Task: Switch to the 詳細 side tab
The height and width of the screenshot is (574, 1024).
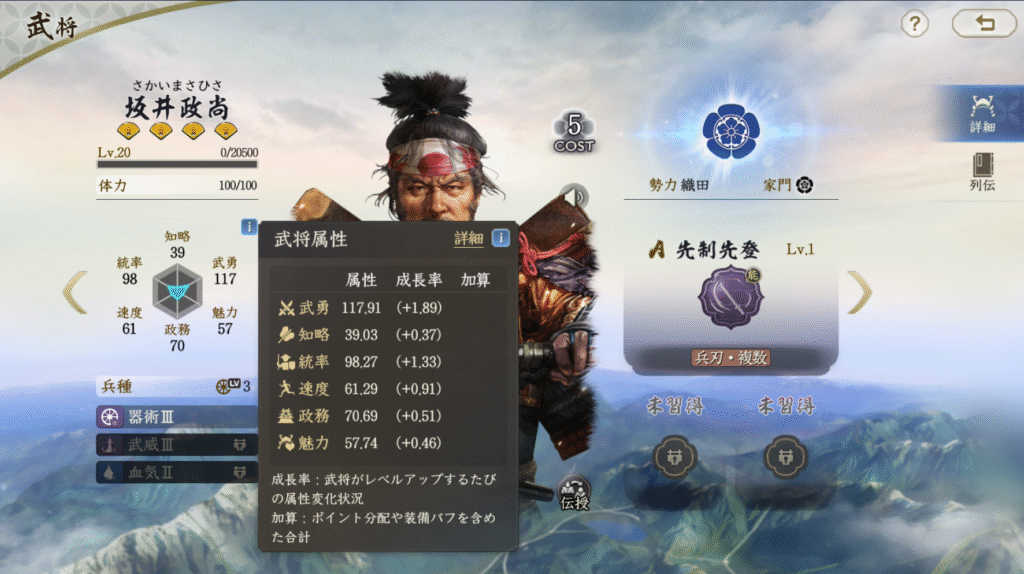Action: (981, 113)
